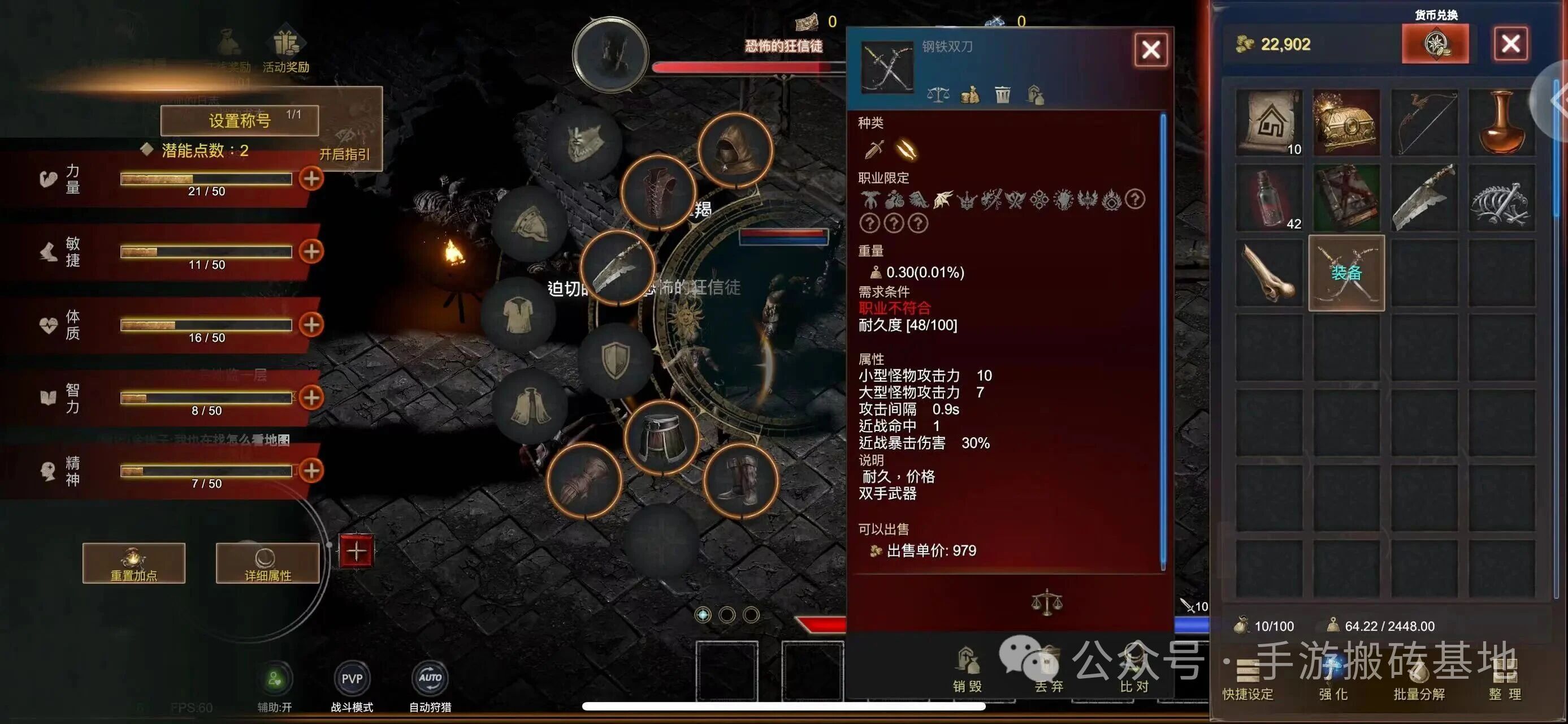Switch the PVP 战斗模式 toggle

tap(352, 677)
